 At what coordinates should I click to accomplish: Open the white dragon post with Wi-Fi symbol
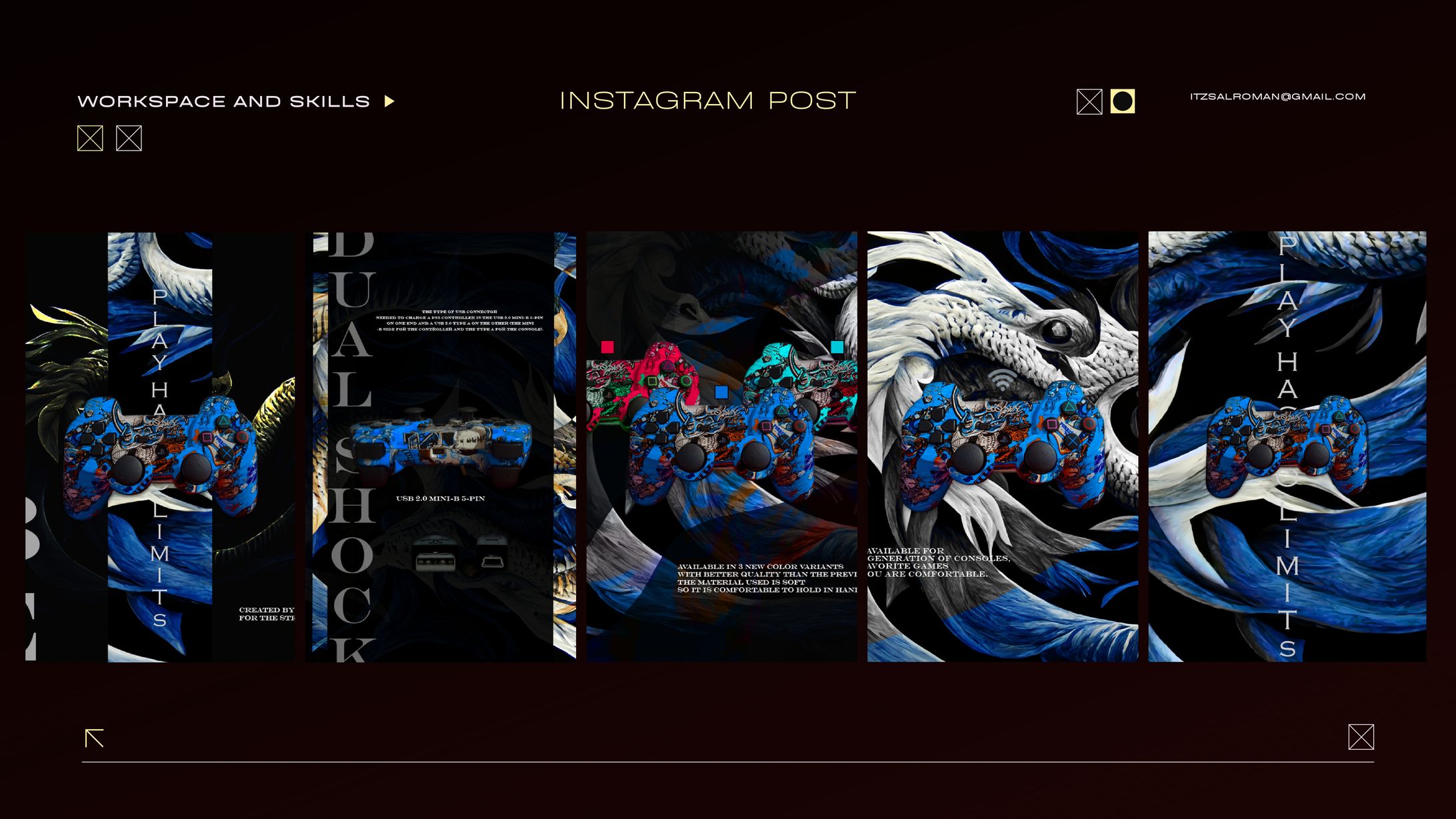(x=1003, y=446)
